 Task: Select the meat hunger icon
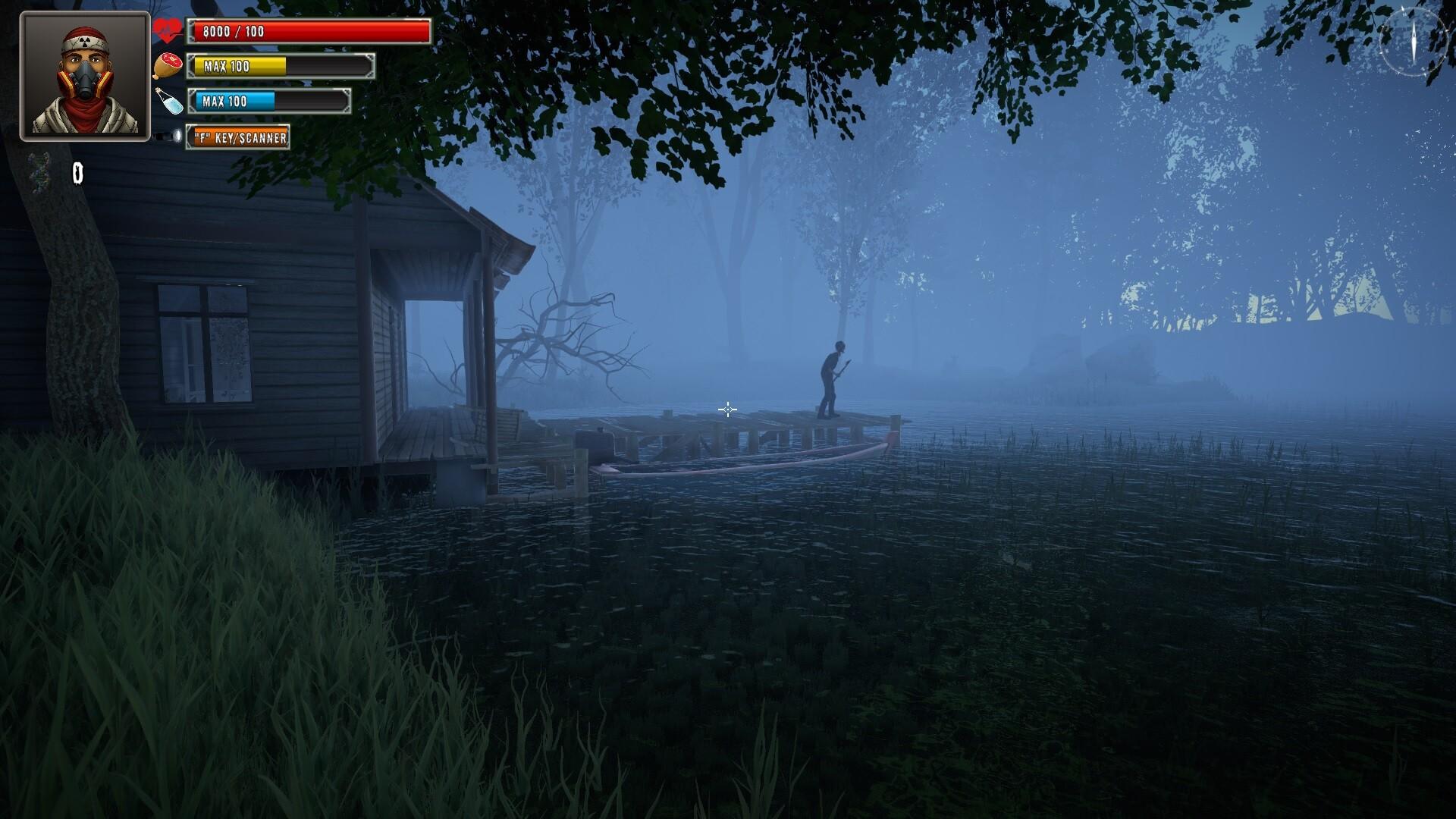[x=168, y=65]
